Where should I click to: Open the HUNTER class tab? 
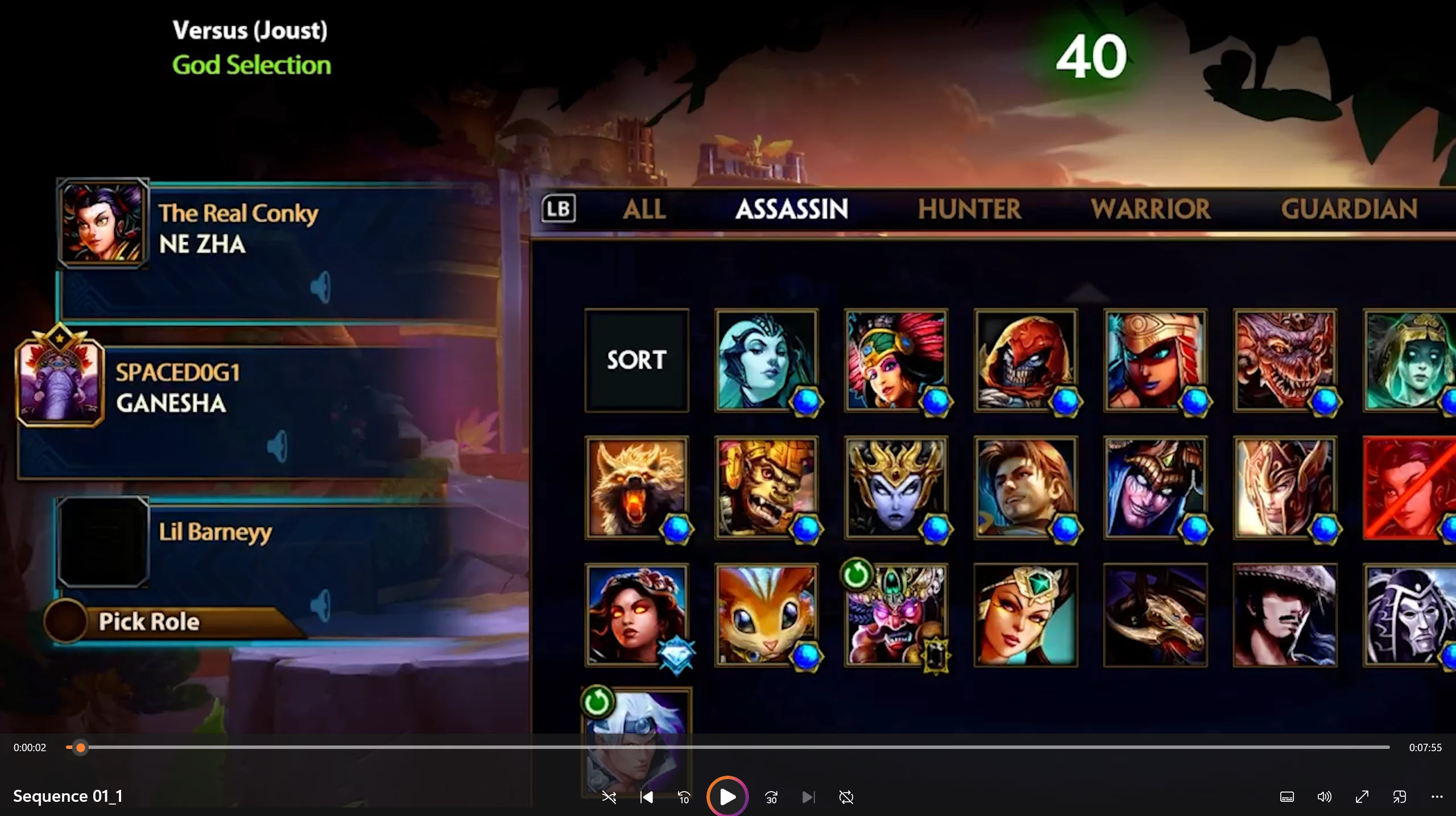969,209
